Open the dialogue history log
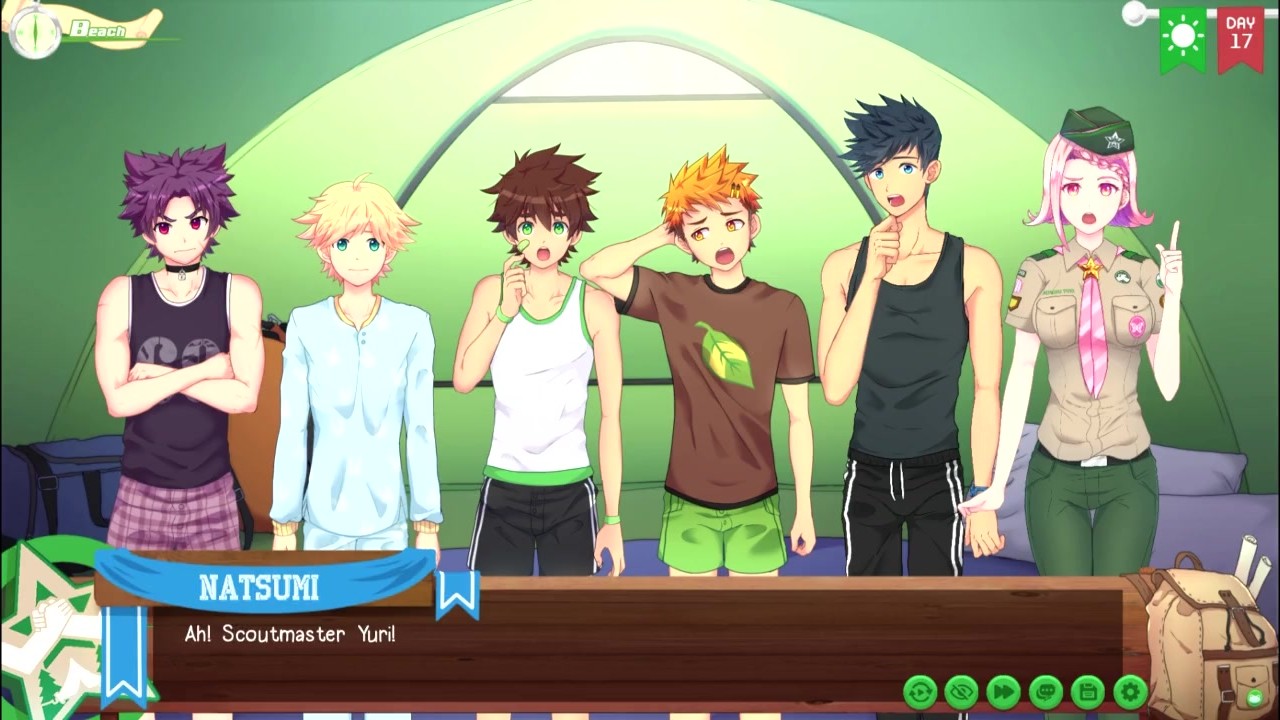 (x=1046, y=691)
